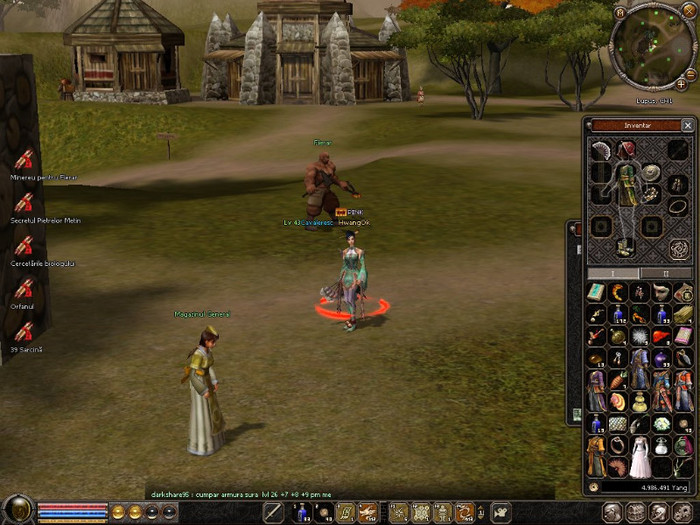Close the Inventar window
The height and width of the screenshot is (525, 700).
tap(687, 126)
